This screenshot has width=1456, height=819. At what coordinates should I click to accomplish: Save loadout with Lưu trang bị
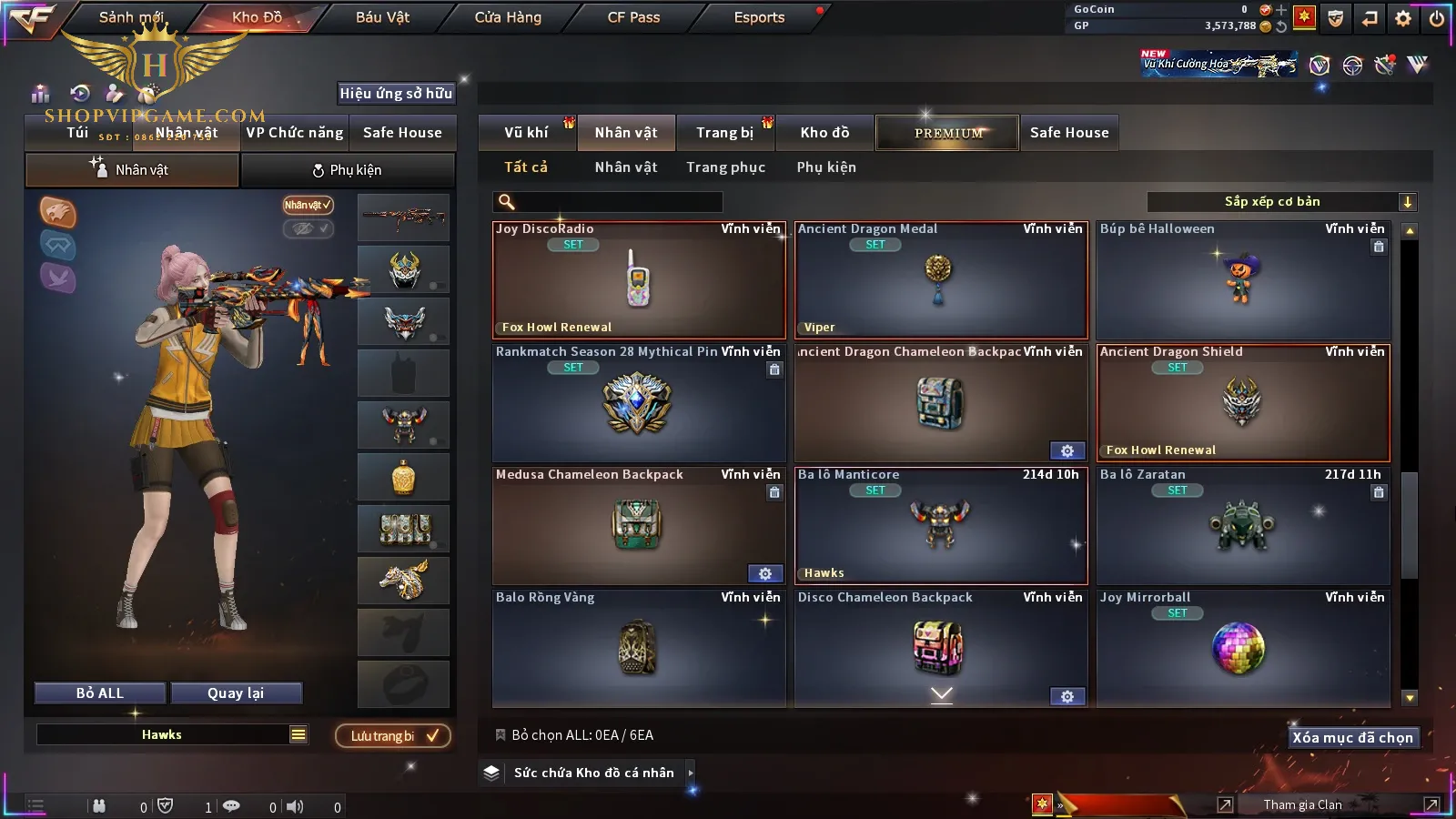393,736
